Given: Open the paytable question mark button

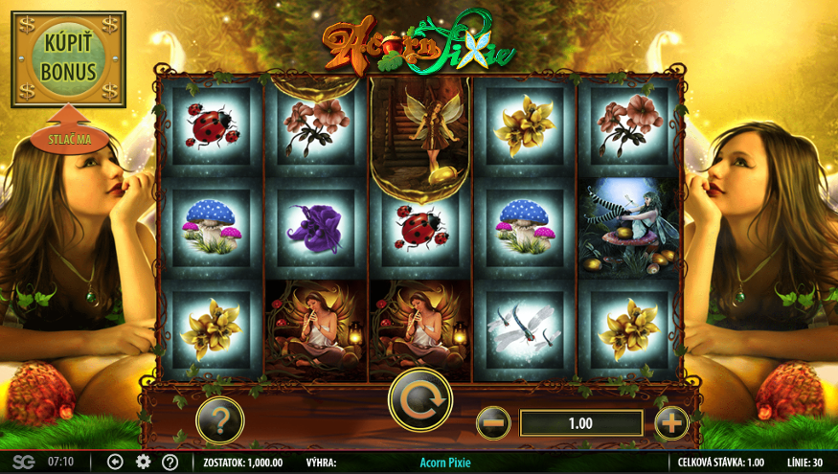Looking at the screenshot, I should 220,421.
